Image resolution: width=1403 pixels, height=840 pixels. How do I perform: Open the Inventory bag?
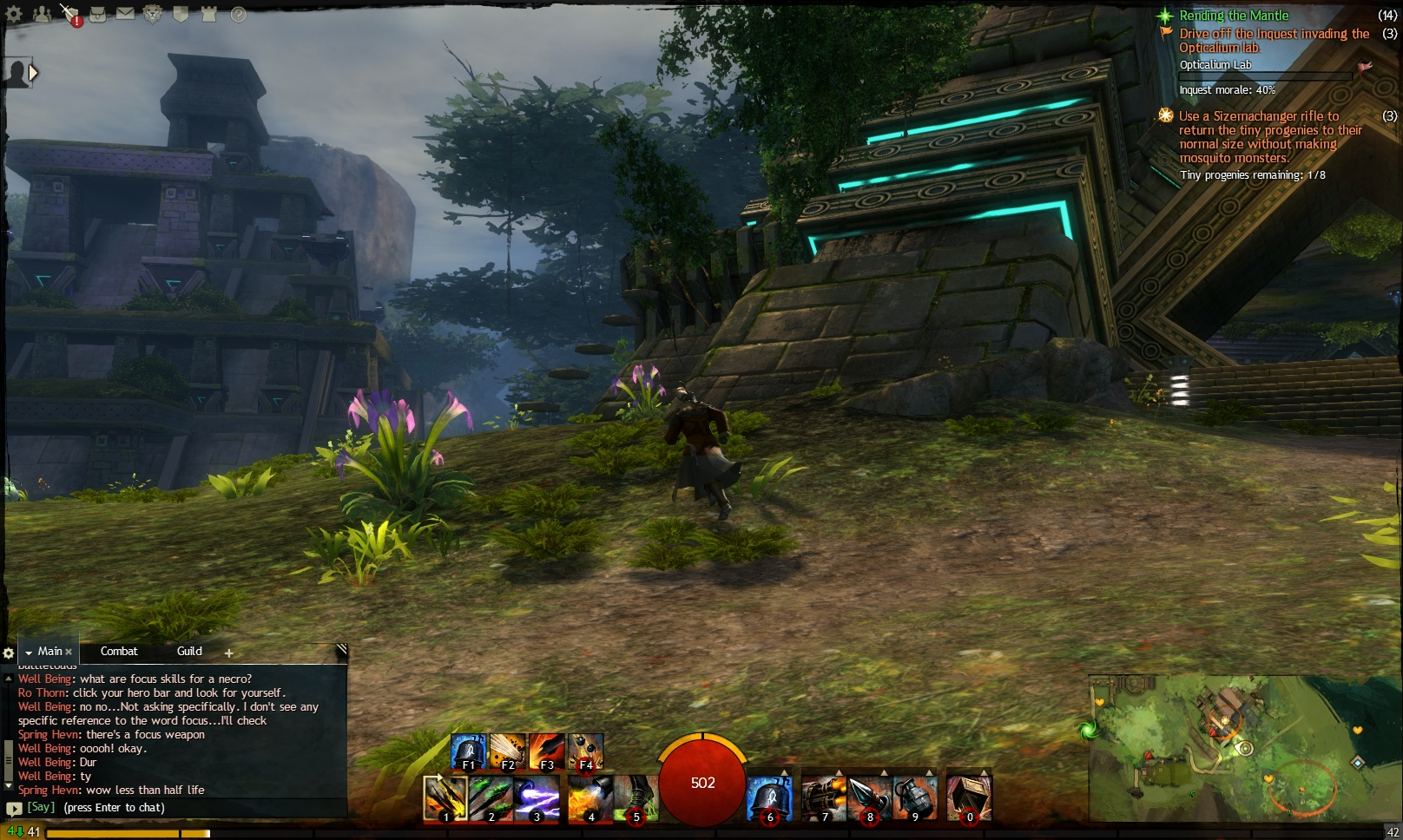click(x=98, y=14)
